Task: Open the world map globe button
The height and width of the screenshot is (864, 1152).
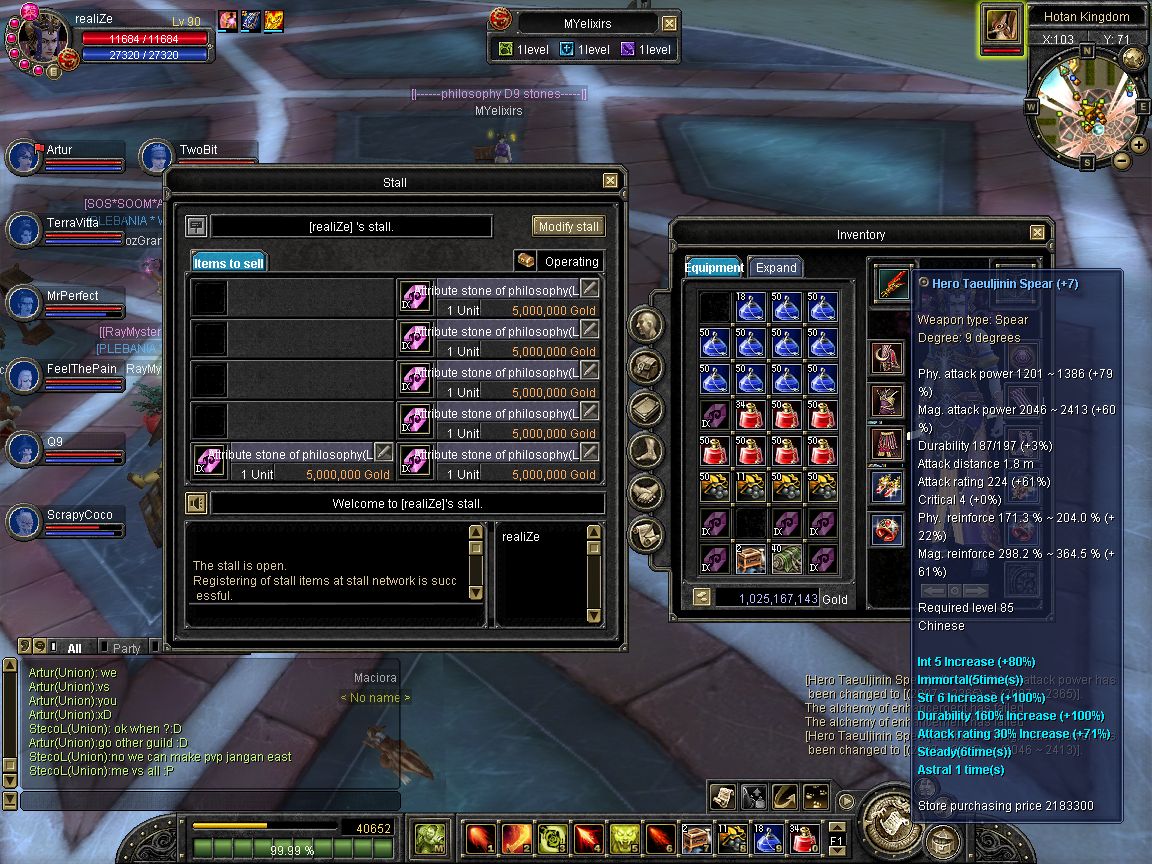Action: point(1133,58)
